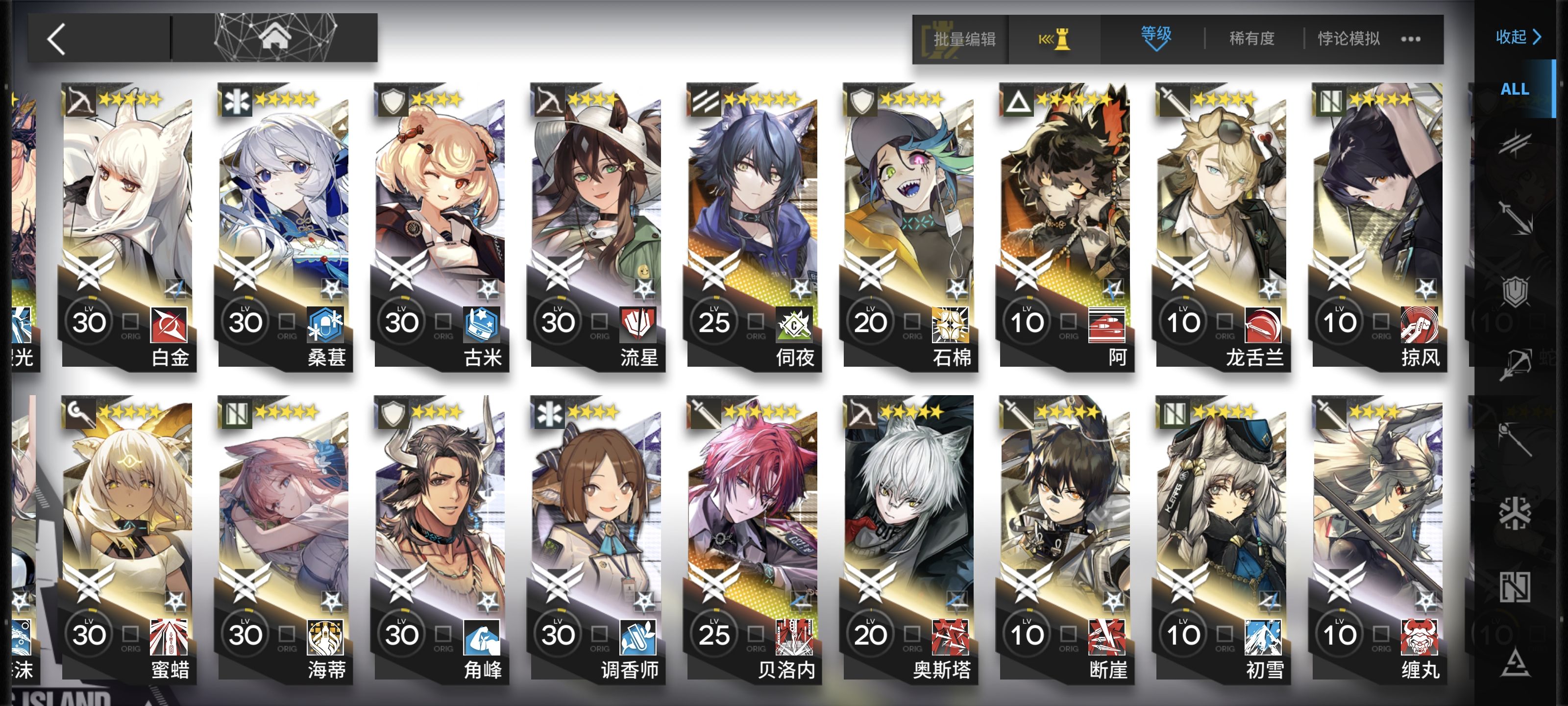The width and height of the screenshot is (1568, 706).
Task: Sort operators by rarity (稀有度)
Action: [1251, 39]
